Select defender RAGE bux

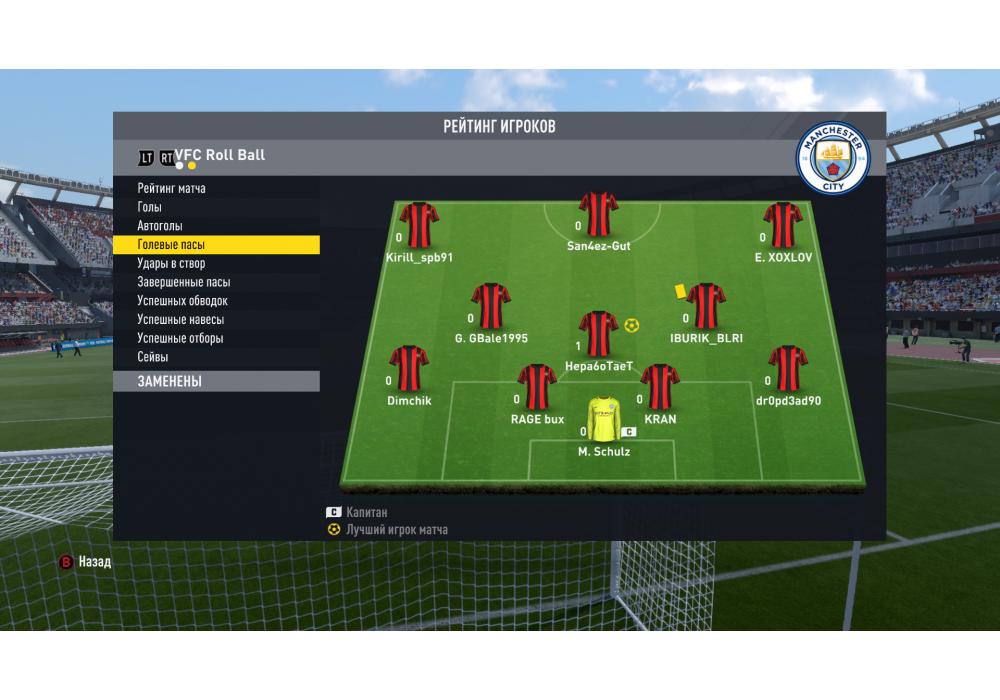click(537, 387)
